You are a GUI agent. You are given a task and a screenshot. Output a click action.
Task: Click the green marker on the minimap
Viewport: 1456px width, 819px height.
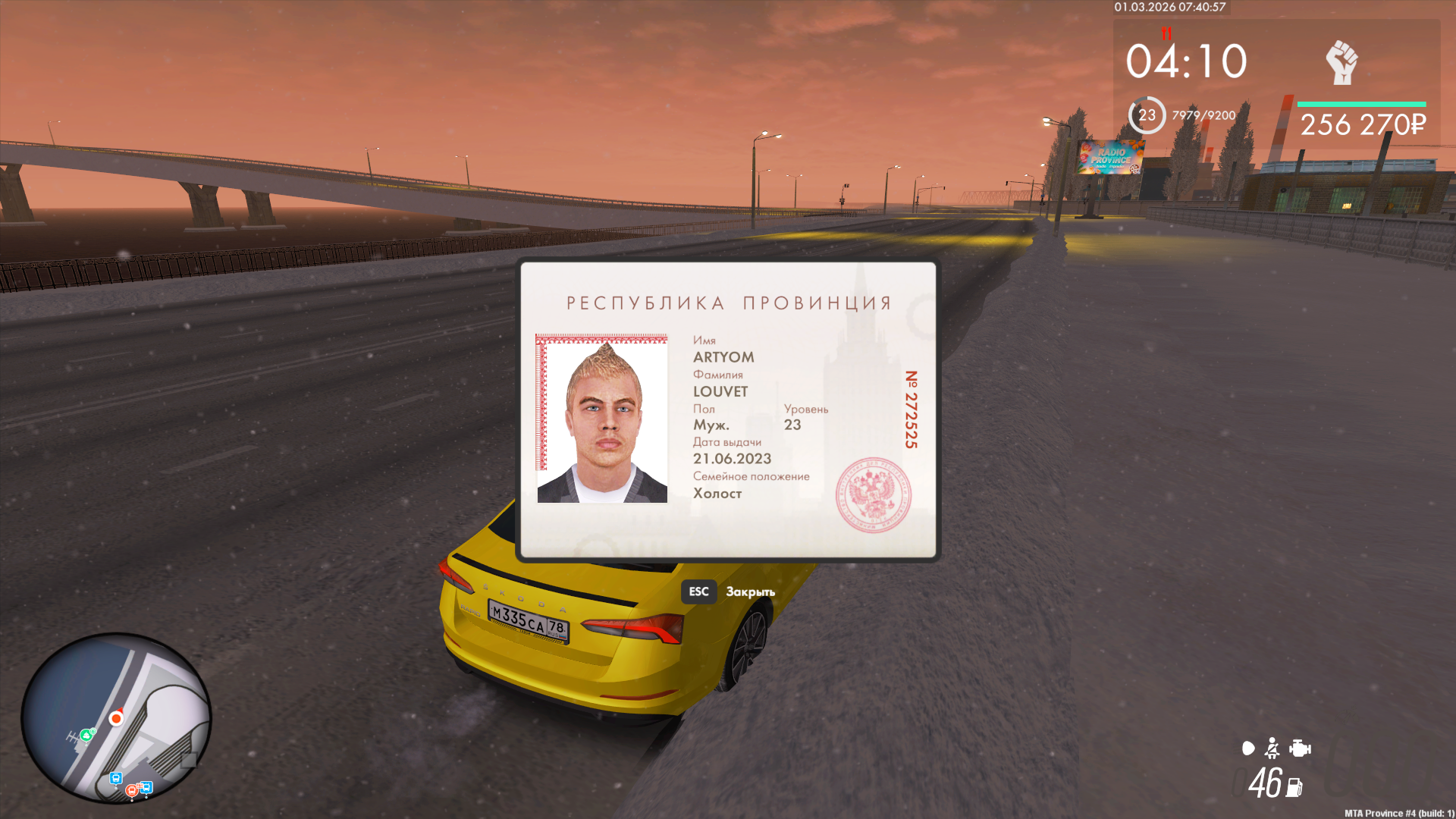pos(87,734)
